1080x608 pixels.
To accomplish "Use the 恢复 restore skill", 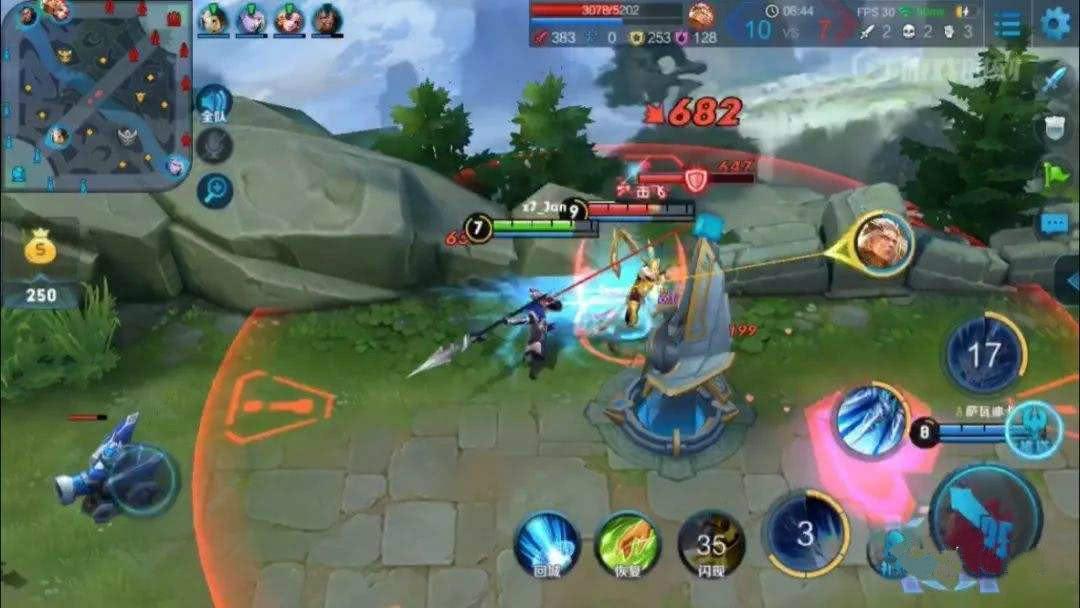I will [x=627, y=545].
